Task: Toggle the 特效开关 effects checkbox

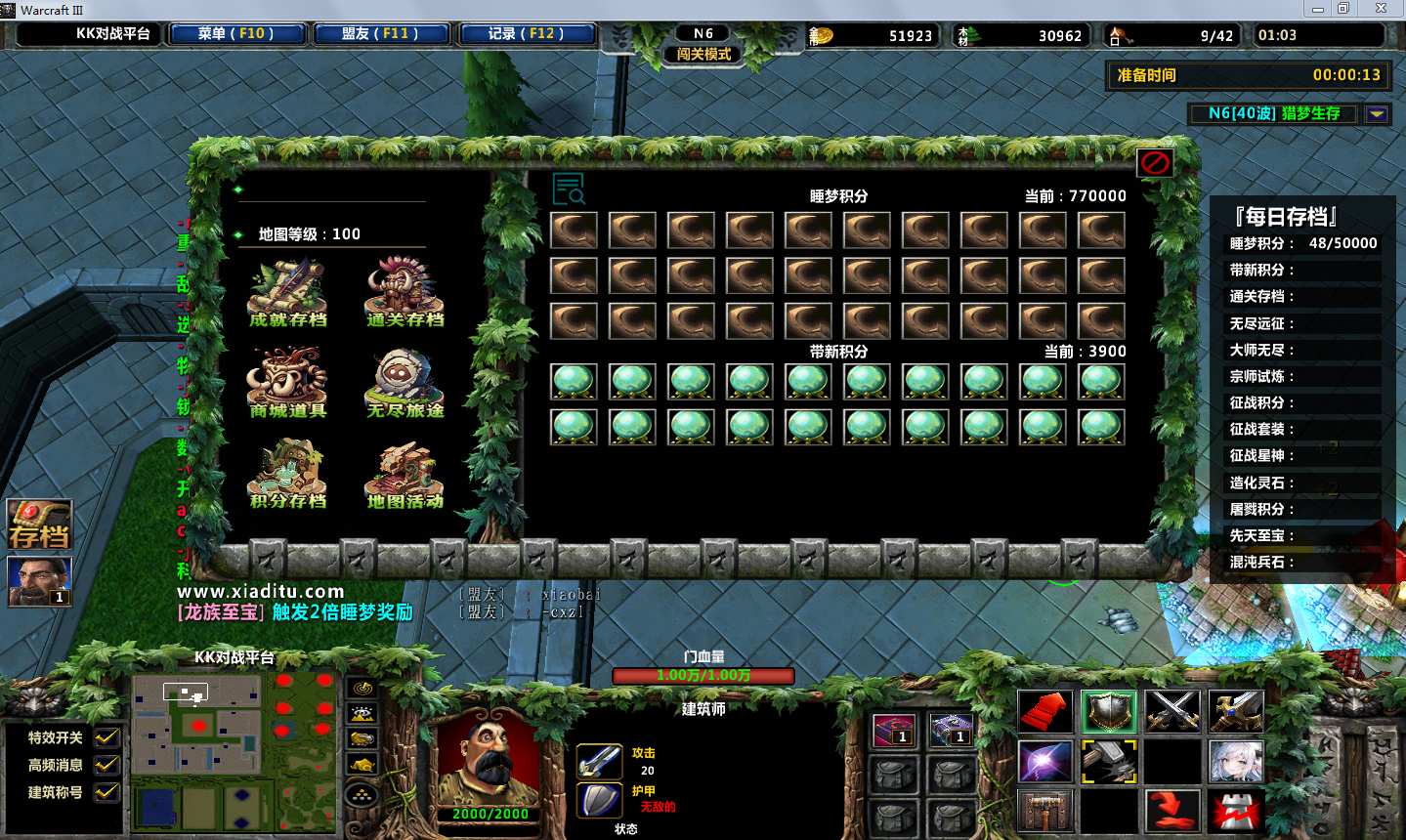Action: (x=107, y=737)
